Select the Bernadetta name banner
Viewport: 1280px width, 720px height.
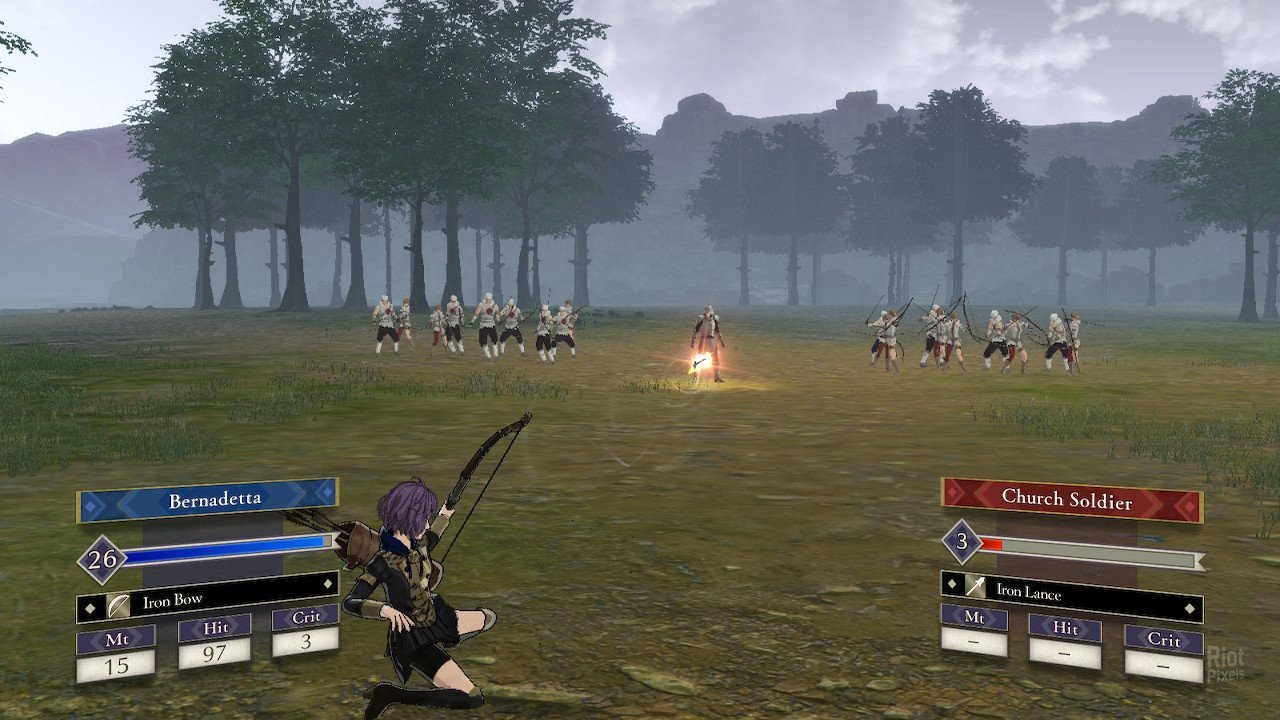(x=207, y=500)
